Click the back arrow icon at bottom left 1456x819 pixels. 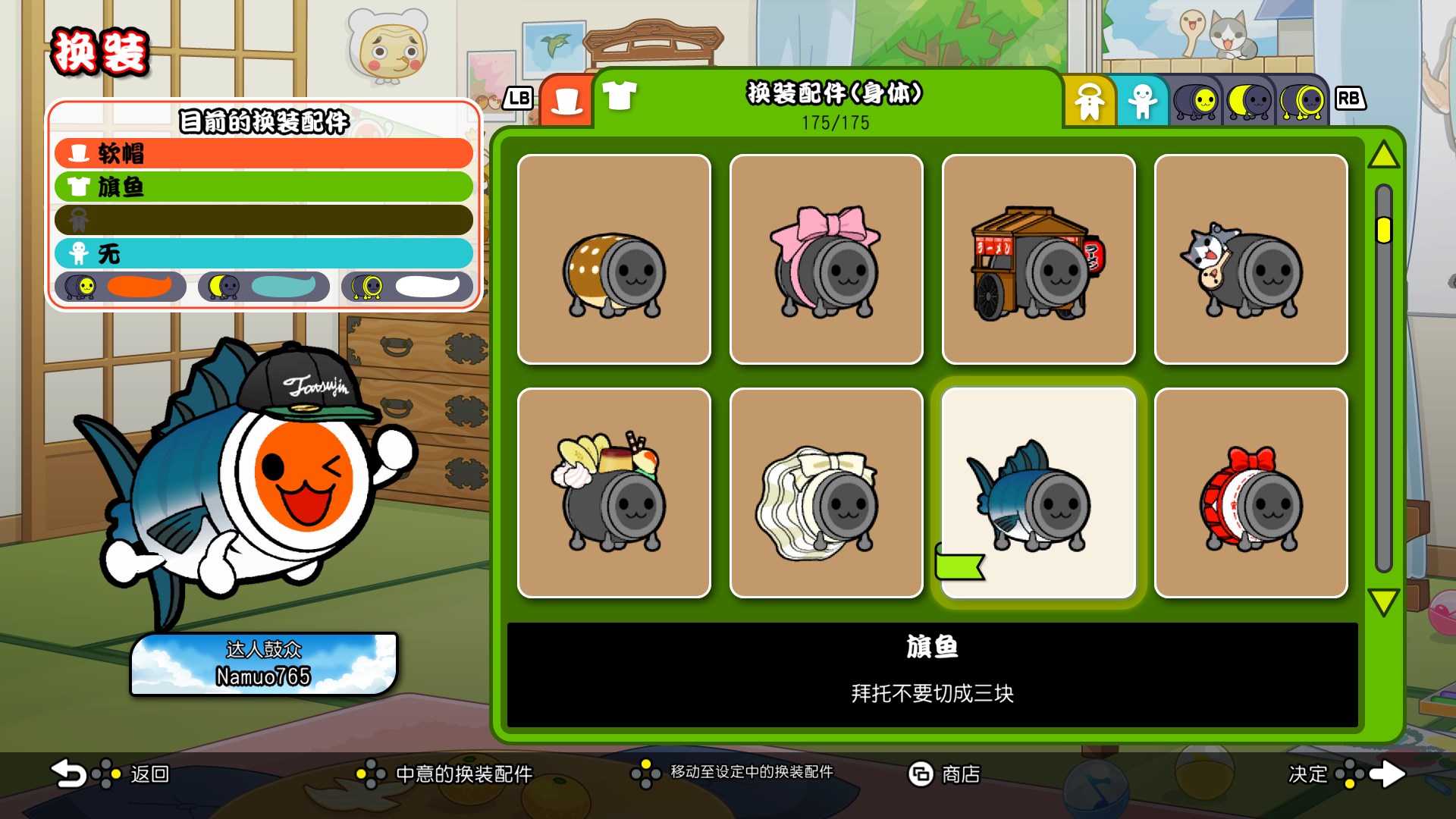(x=68, y=775)
